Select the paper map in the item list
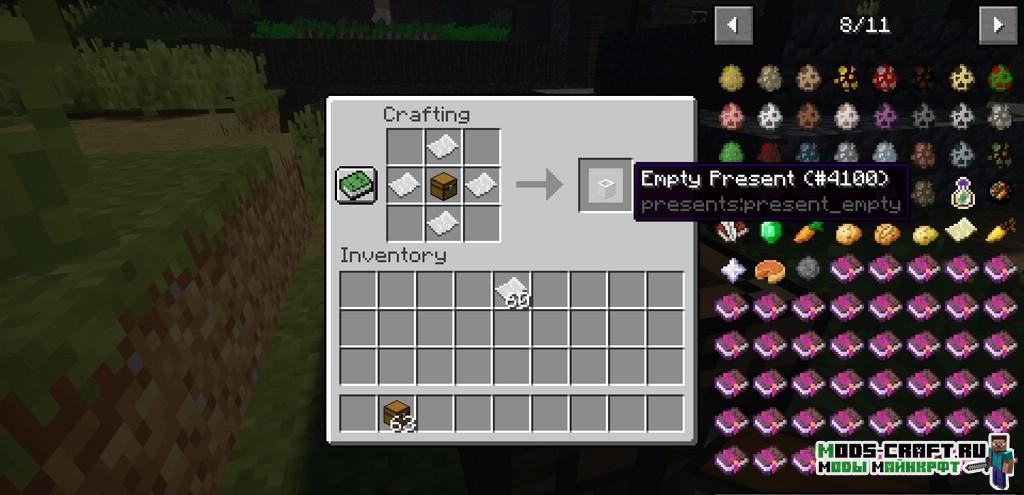Image resolution: width=1024 pixels, height=495 pixels. pos(960,232)
